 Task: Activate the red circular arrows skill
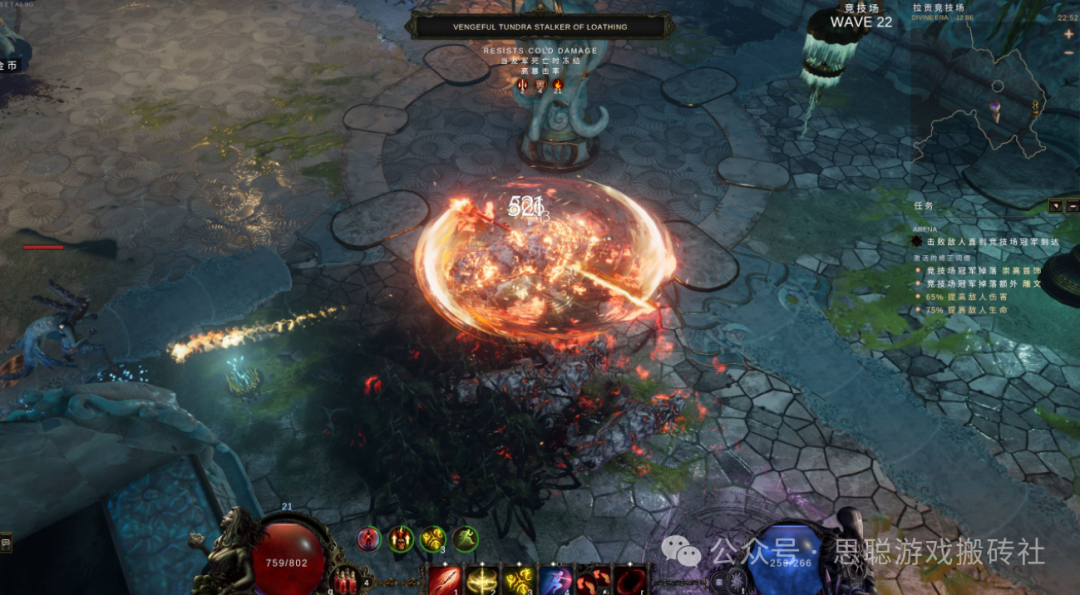pyautogui.click(x=592, y=579)
